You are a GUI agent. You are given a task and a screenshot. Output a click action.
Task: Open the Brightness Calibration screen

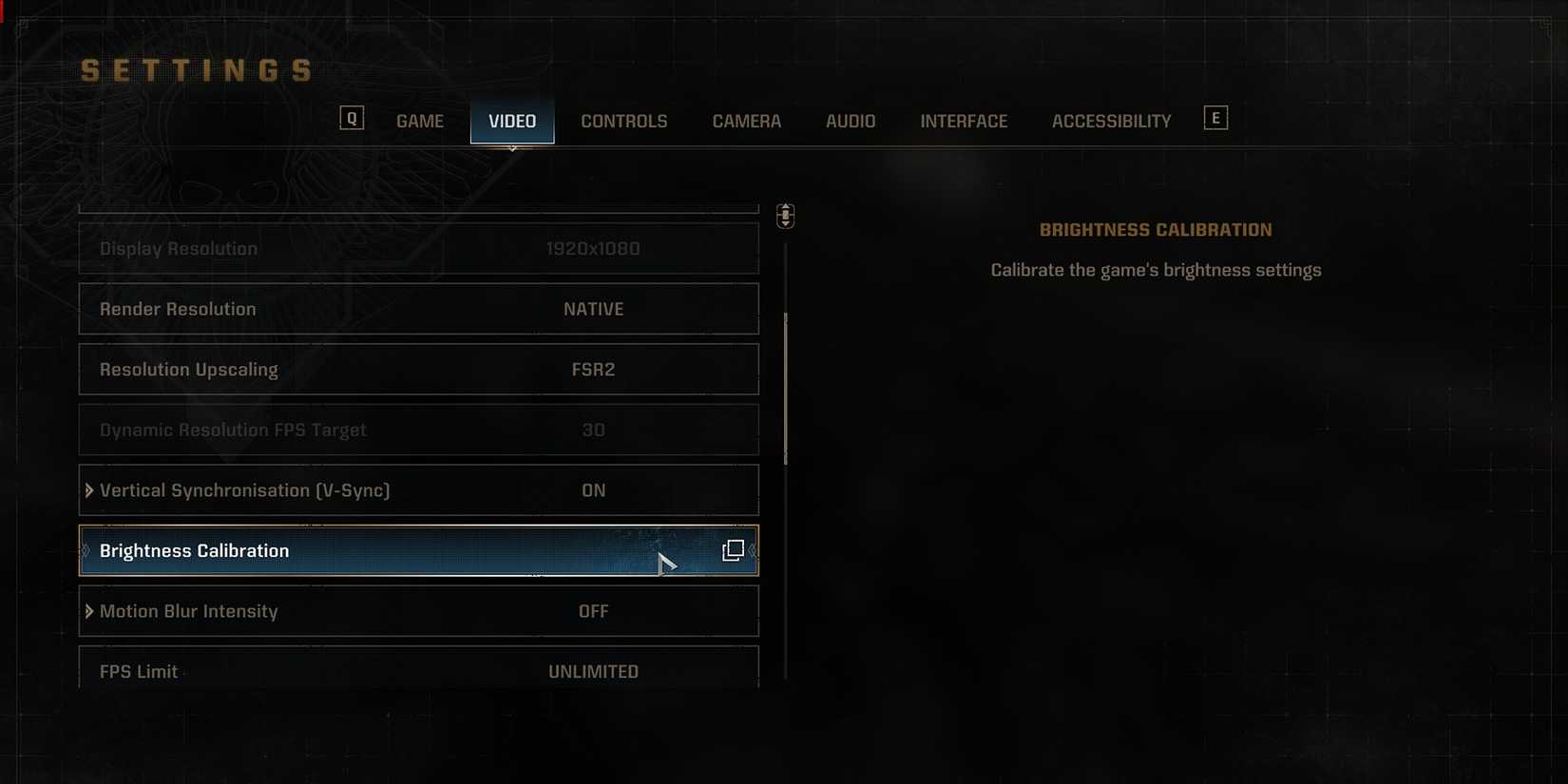tap(418, 550)
